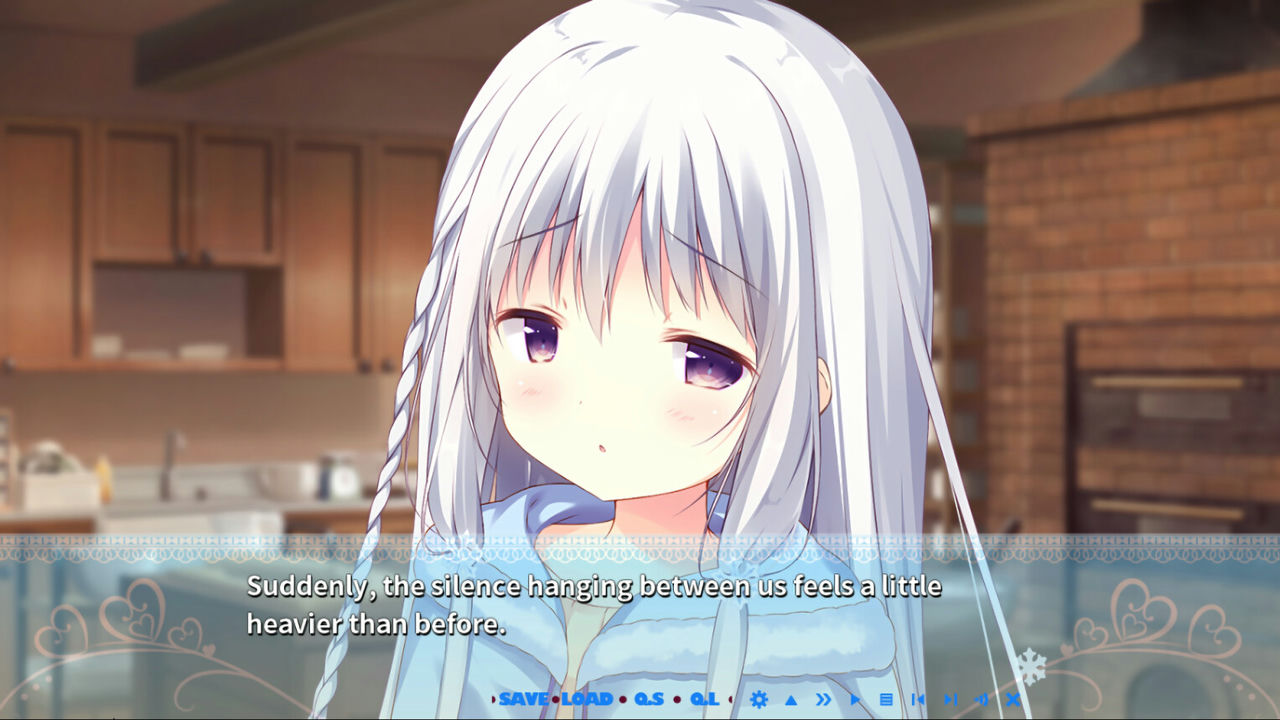Open the Config screen with the gear icon
Viewport: 1280px width, 720px height.
coord(759,699)
